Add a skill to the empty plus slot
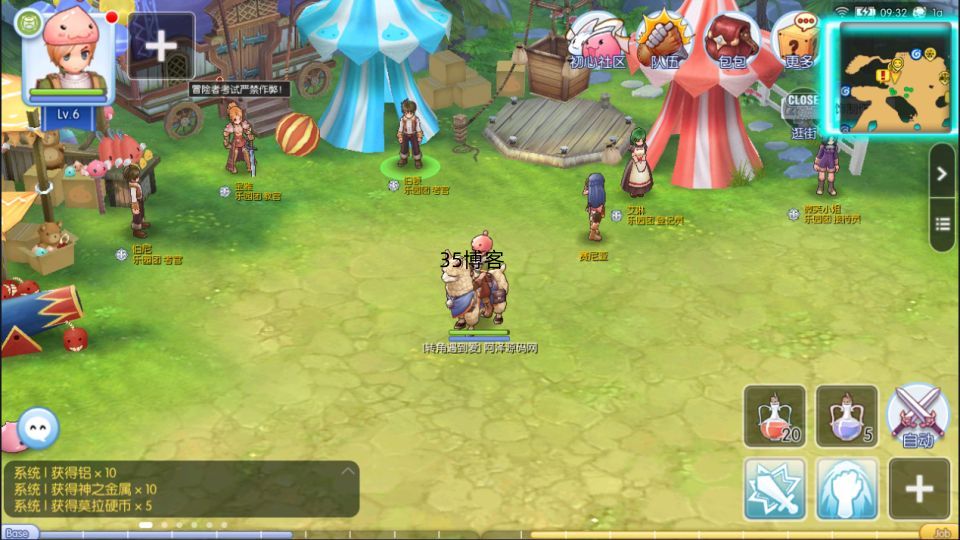The height and width of the screenshot is (540, 960). 919,489
